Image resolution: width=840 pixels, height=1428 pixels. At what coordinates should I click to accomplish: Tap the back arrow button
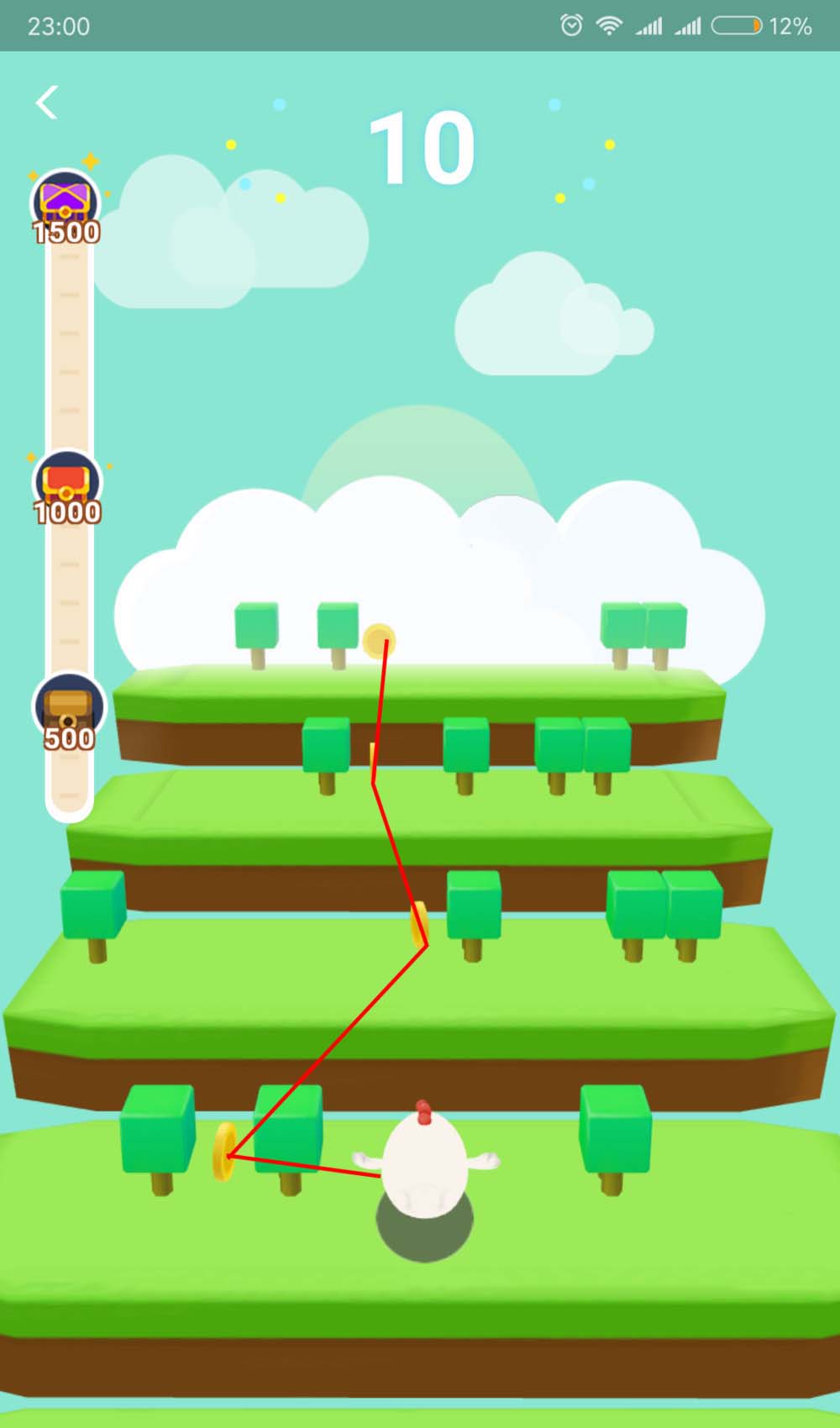pyautogui.click(x=47, y=102)
